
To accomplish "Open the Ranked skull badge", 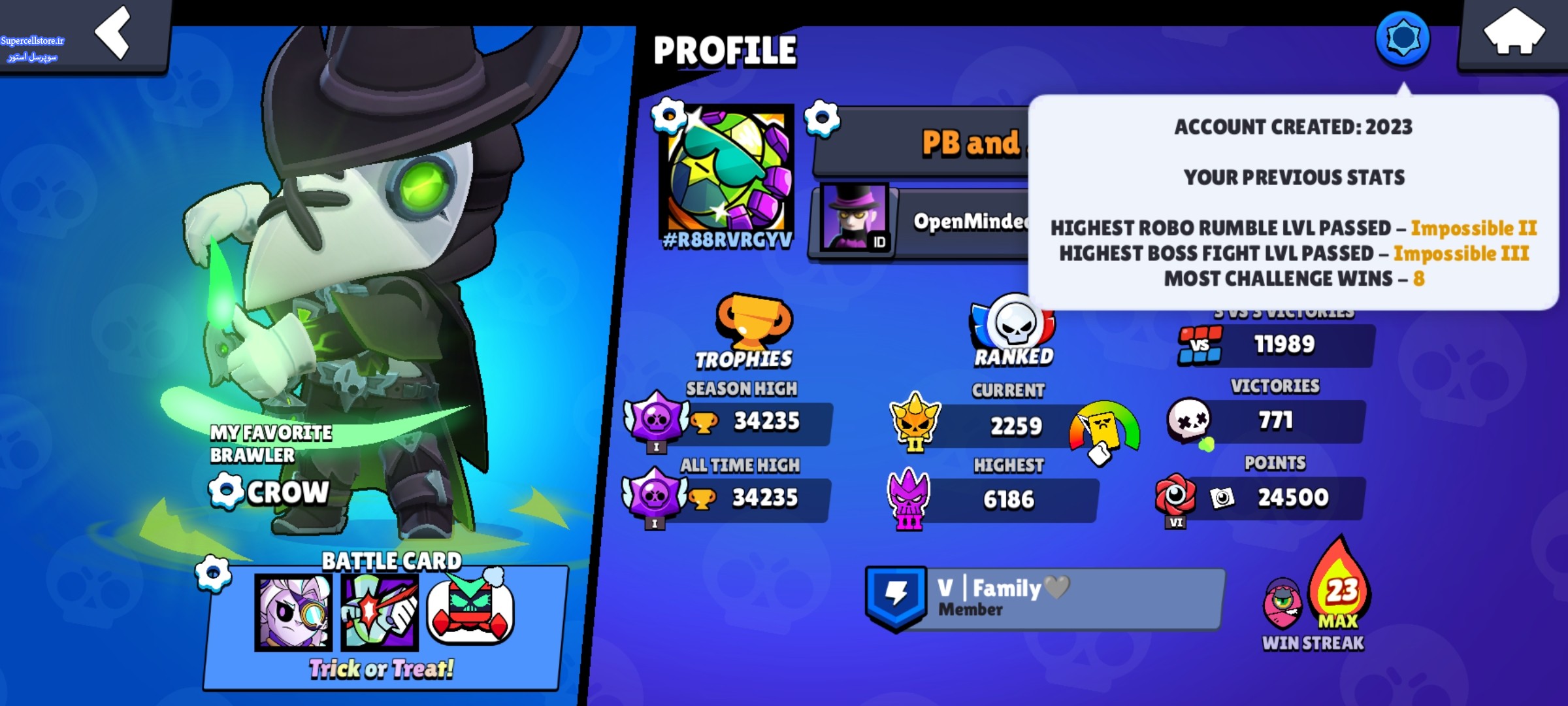I will coord(1013,324).
